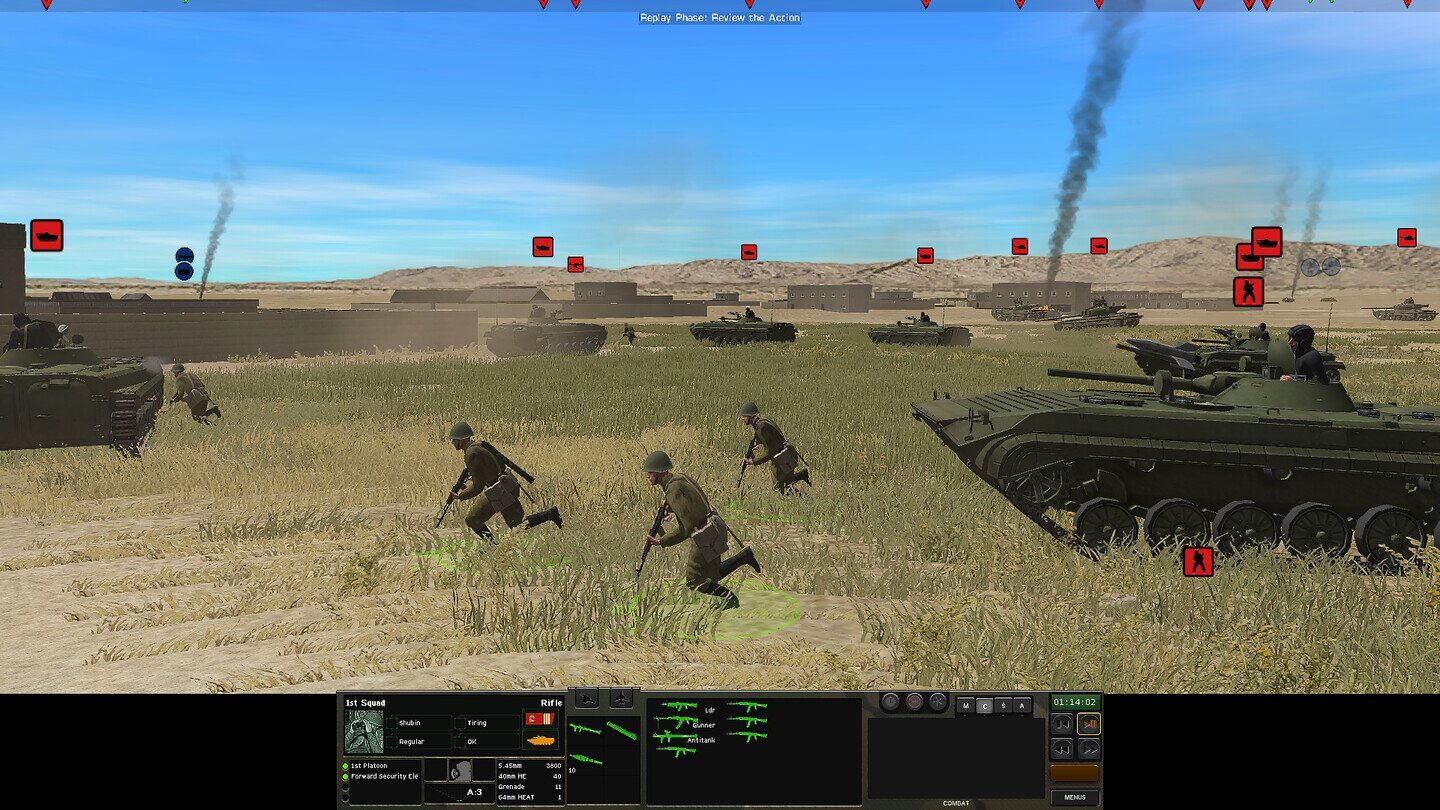
Task: Click the fast-forward replay control
Action: 1089,748
